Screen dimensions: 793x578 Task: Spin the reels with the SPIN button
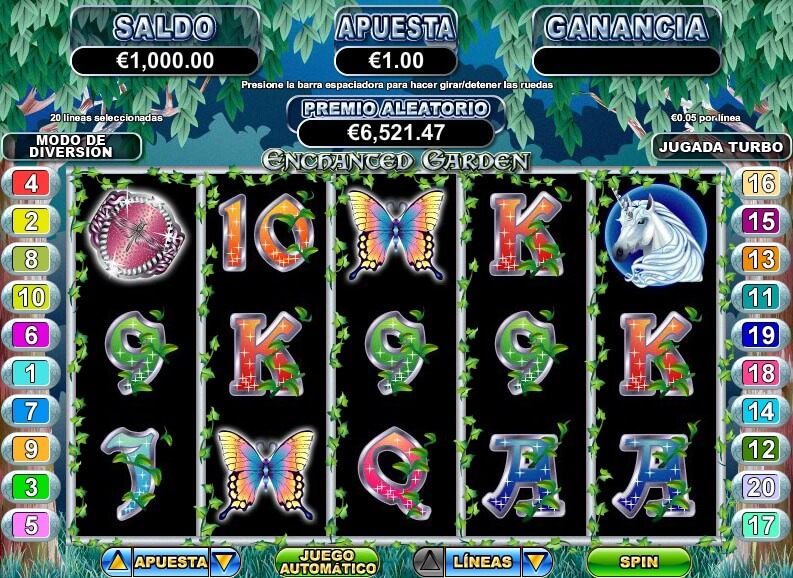coord(638,561)
